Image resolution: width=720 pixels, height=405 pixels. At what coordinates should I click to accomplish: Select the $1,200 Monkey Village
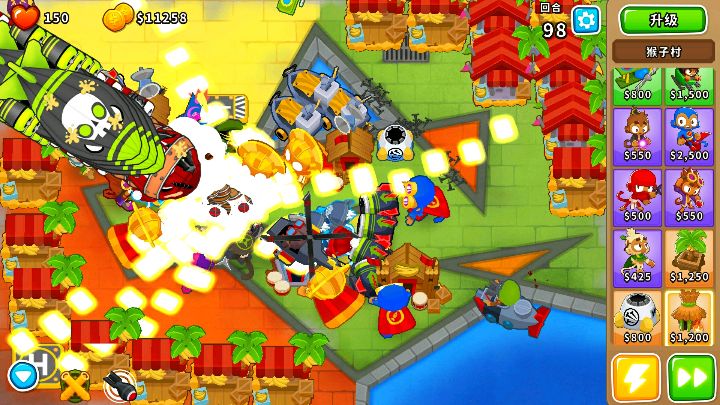(689, 318)
